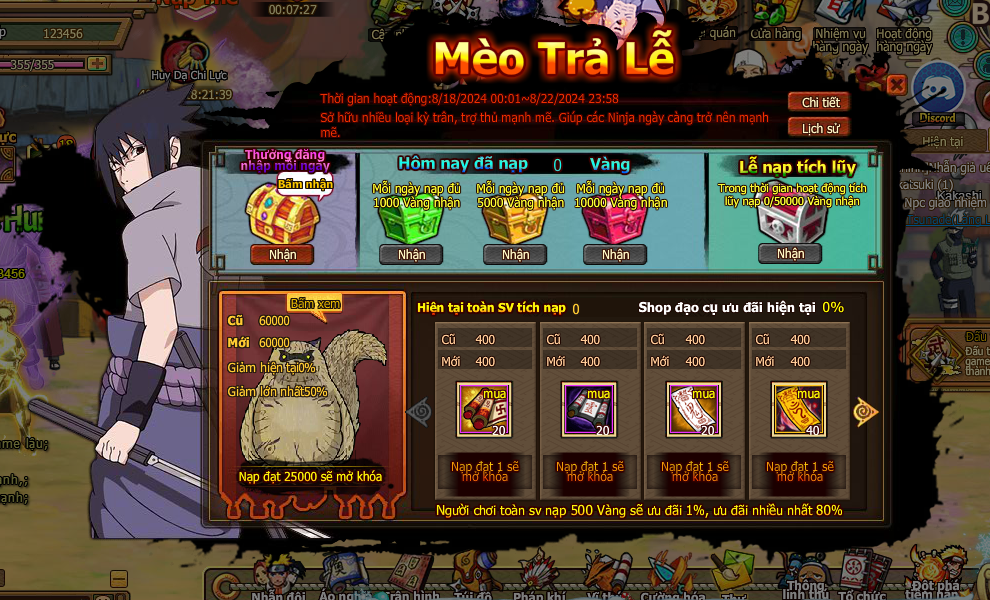Claim the green chest 1000 Vàng reward
This screenshot has height=600, width=990.
(411, 254)
